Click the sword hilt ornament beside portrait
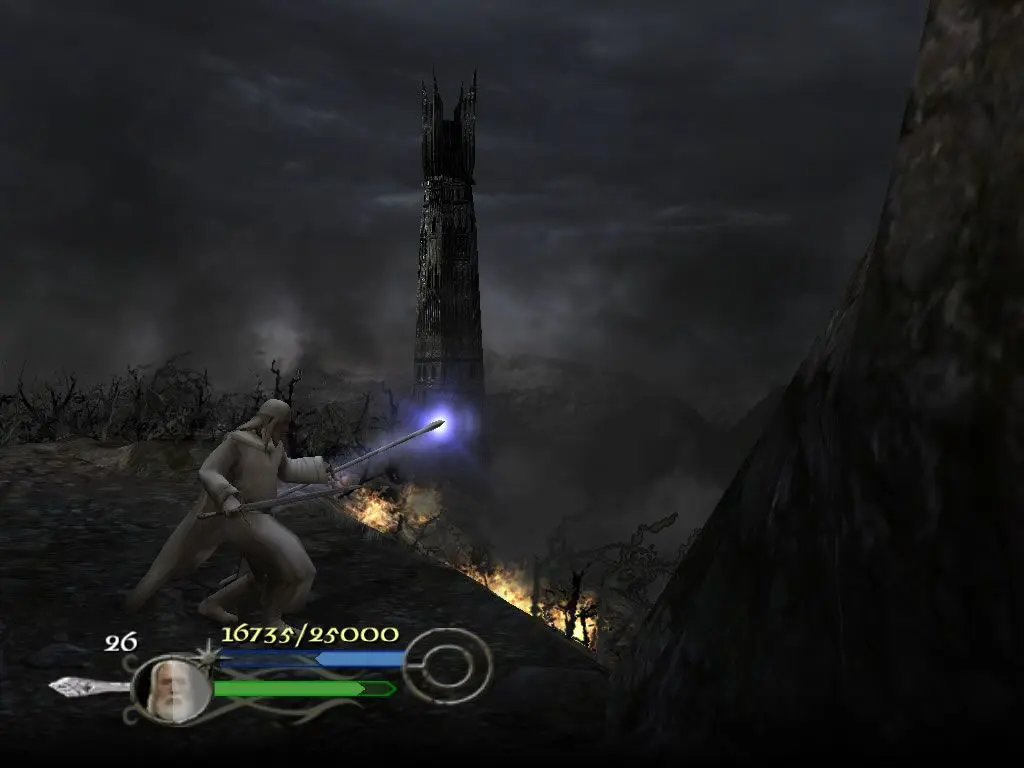The image size is (1024, 768). [x=87, y=686]
